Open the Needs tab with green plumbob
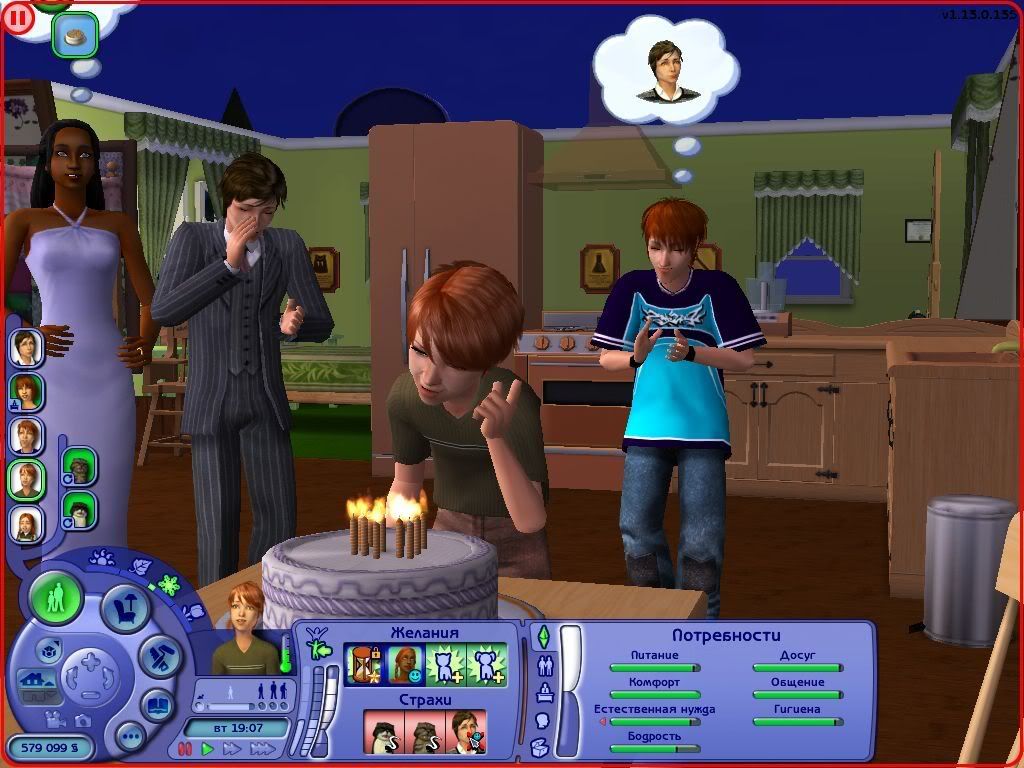The height and width of the screenshot is (768, 1024). pos(543,637)
